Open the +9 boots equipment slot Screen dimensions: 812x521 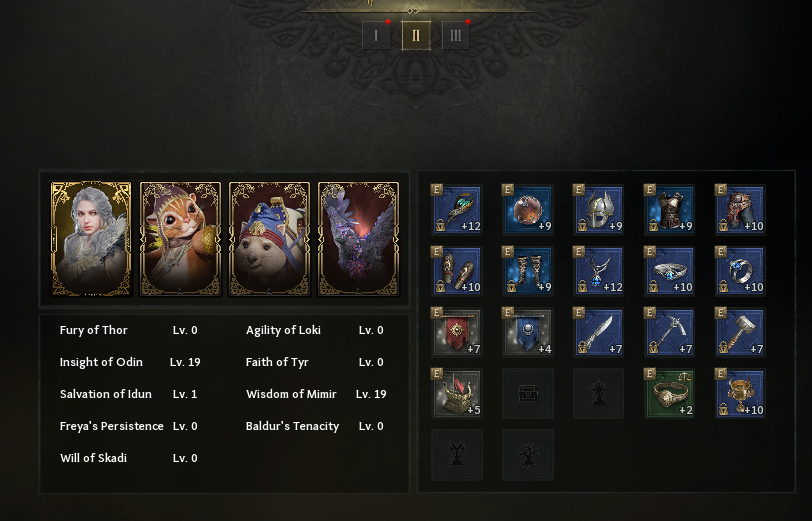[528, 271]
